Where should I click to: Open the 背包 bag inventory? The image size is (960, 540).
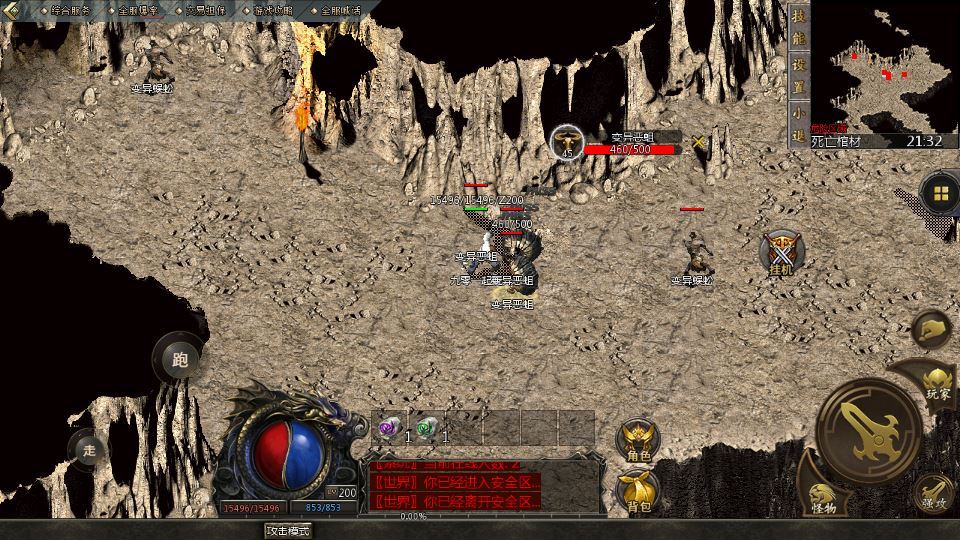(638, 491)
